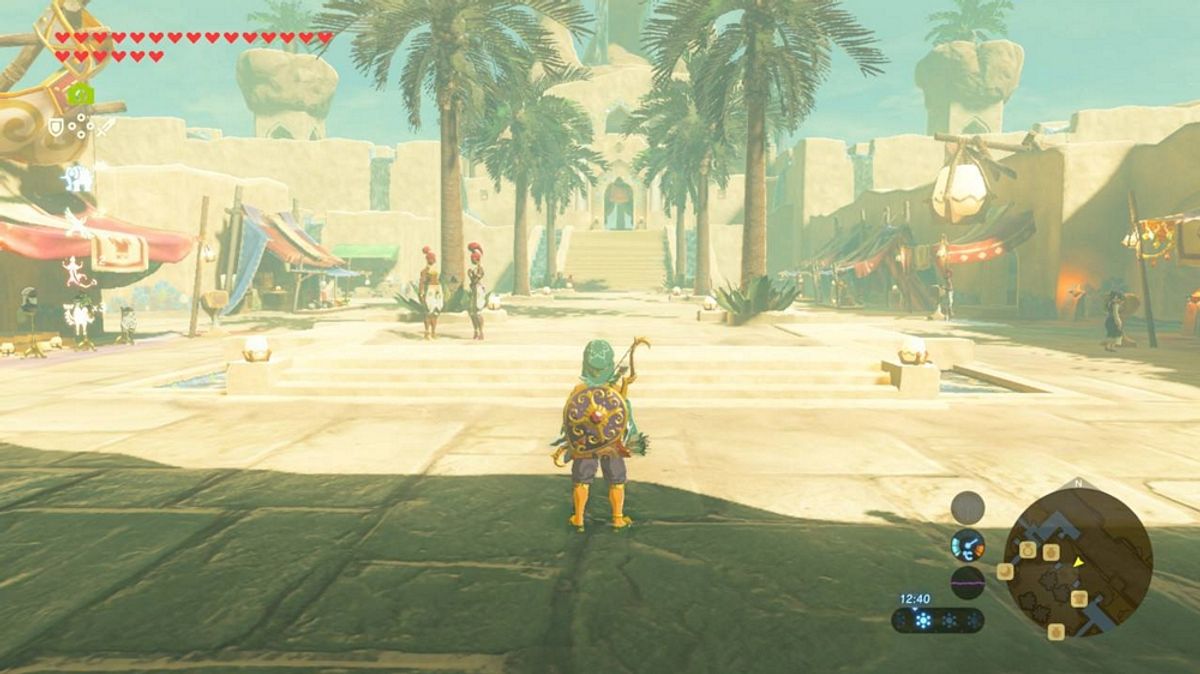Click the circular minimap

coord(1077,563)
